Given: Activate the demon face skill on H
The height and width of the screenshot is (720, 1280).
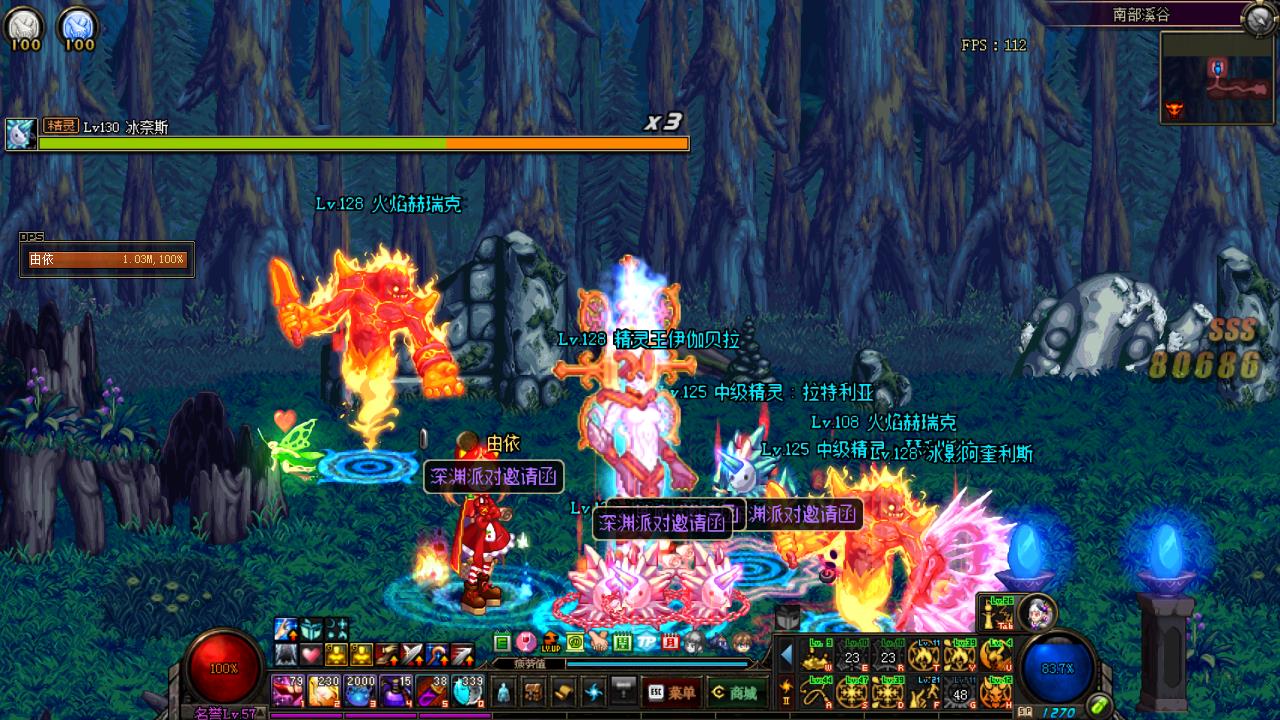Looking at the screenshot, I should click(x=996, y=691).
